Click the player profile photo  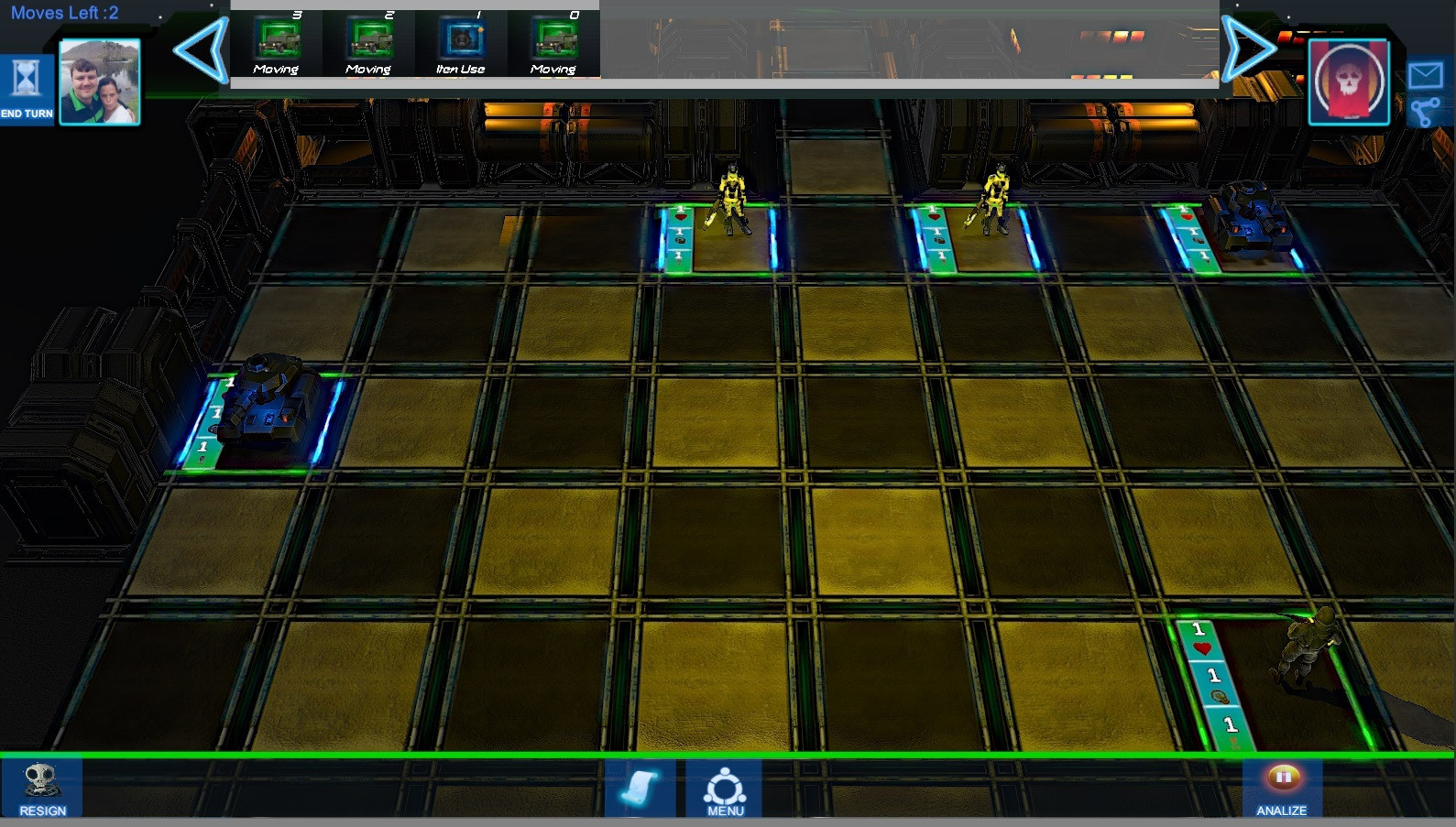100,82
